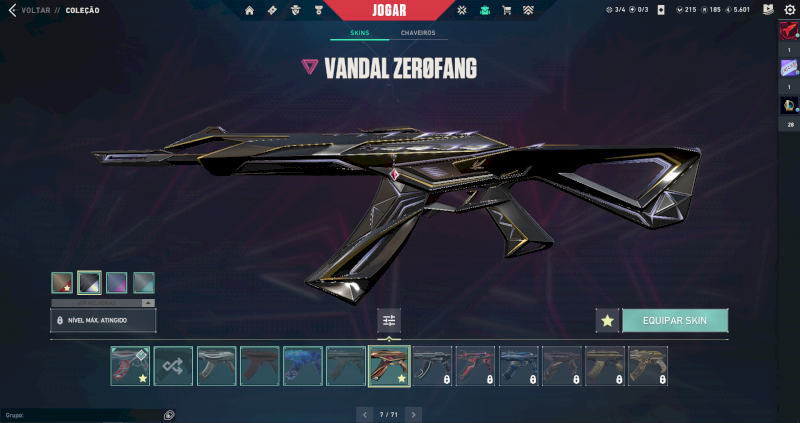The width and height of the screenshot is (800, 423).
Task: Pick the red locked Vandal skin thumbnail
Action: click(475, 366)
